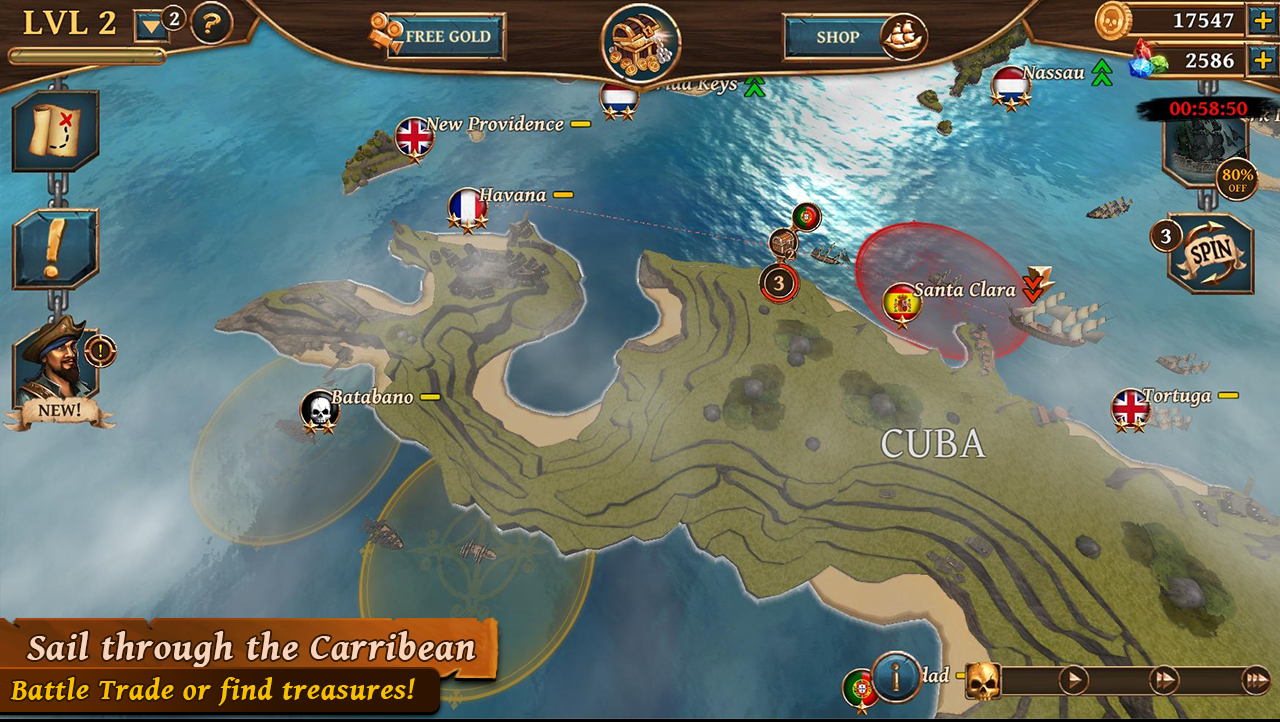Add more gold coins with plus button
The width and height of the screenshot is (1280, 722).
pos(1260,20)
